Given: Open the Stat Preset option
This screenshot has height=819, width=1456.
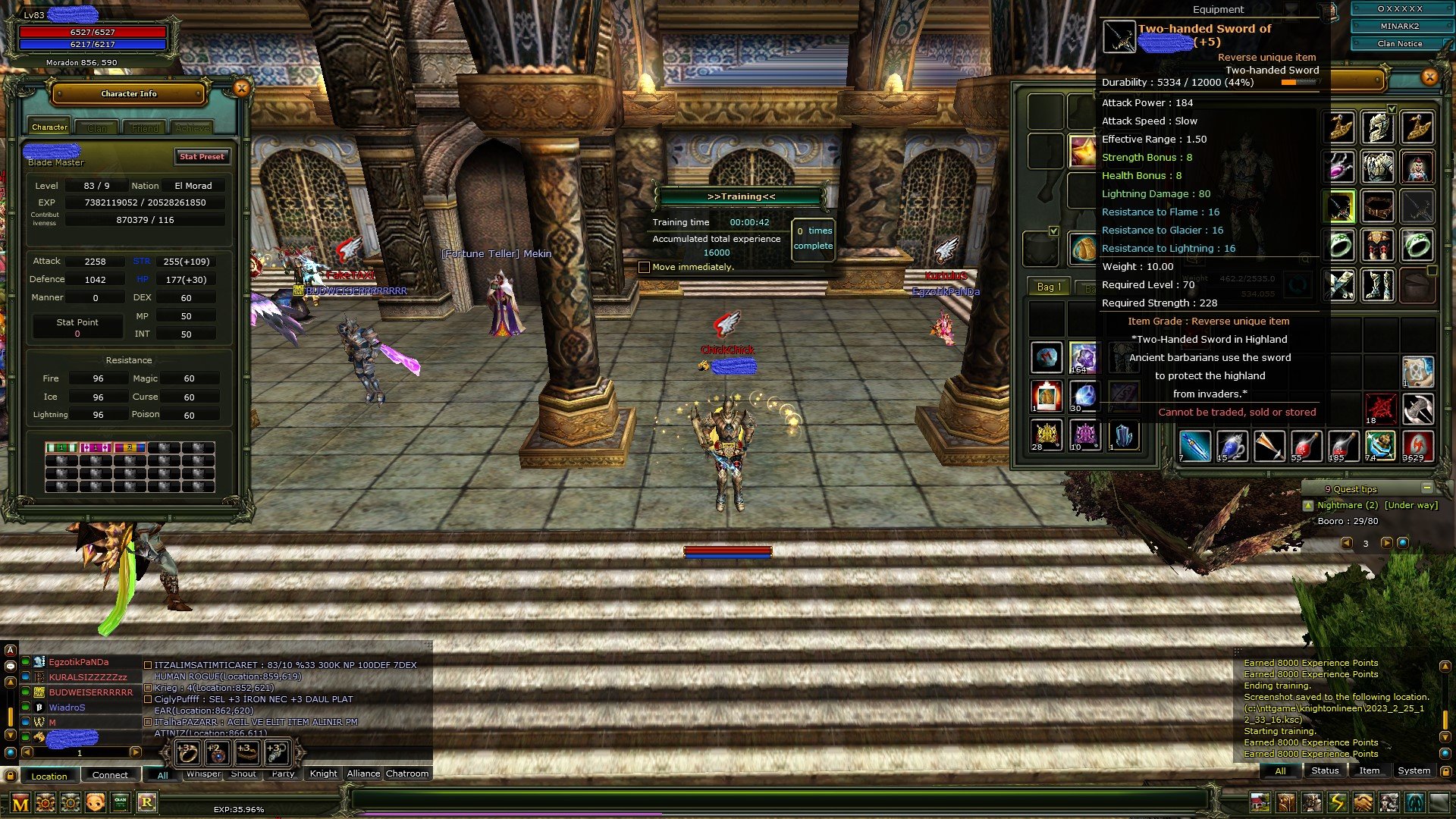Looking at the screenshot, I should 202,157.
